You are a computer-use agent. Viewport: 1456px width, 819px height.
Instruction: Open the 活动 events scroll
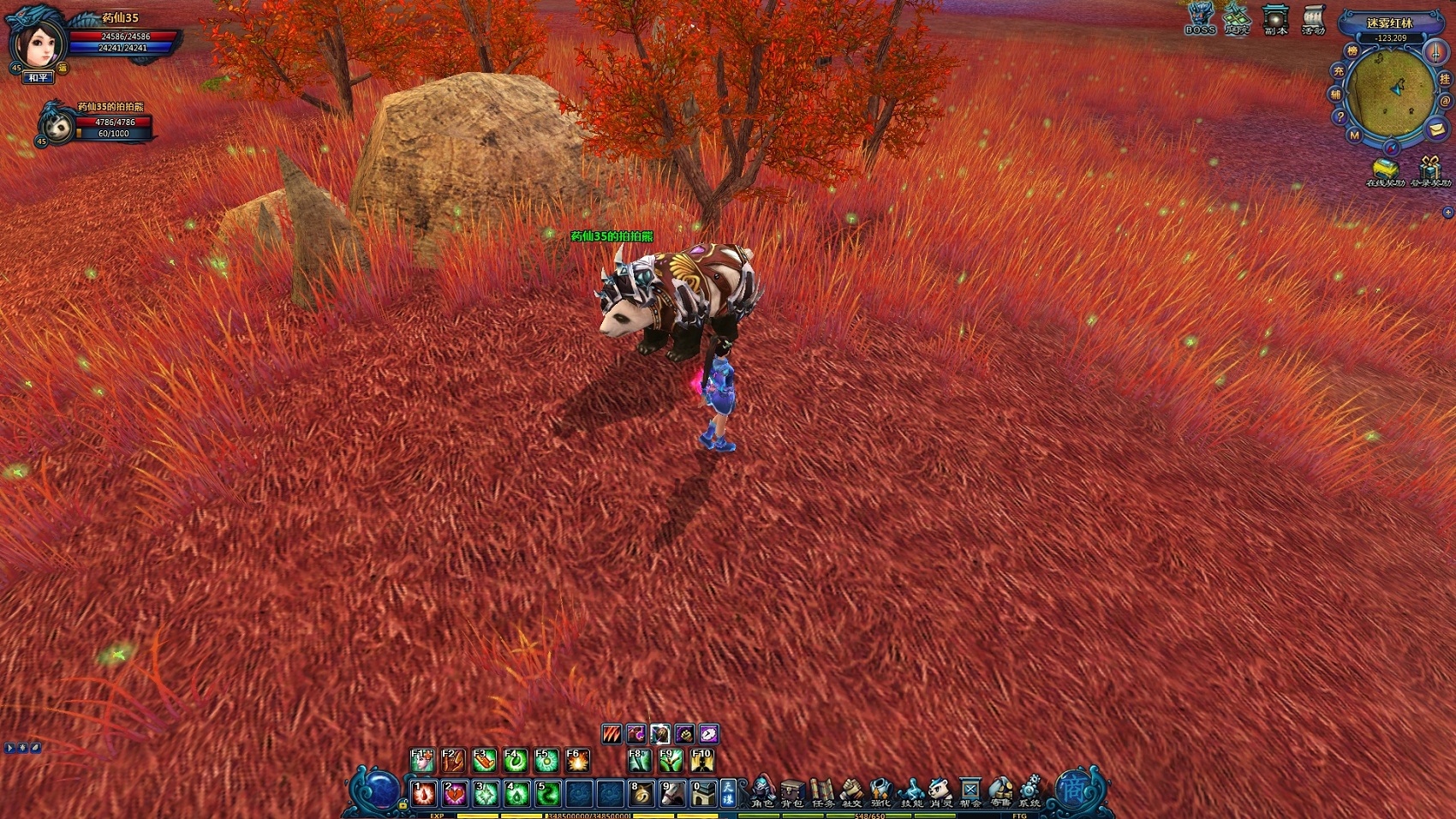[1313, 19]
